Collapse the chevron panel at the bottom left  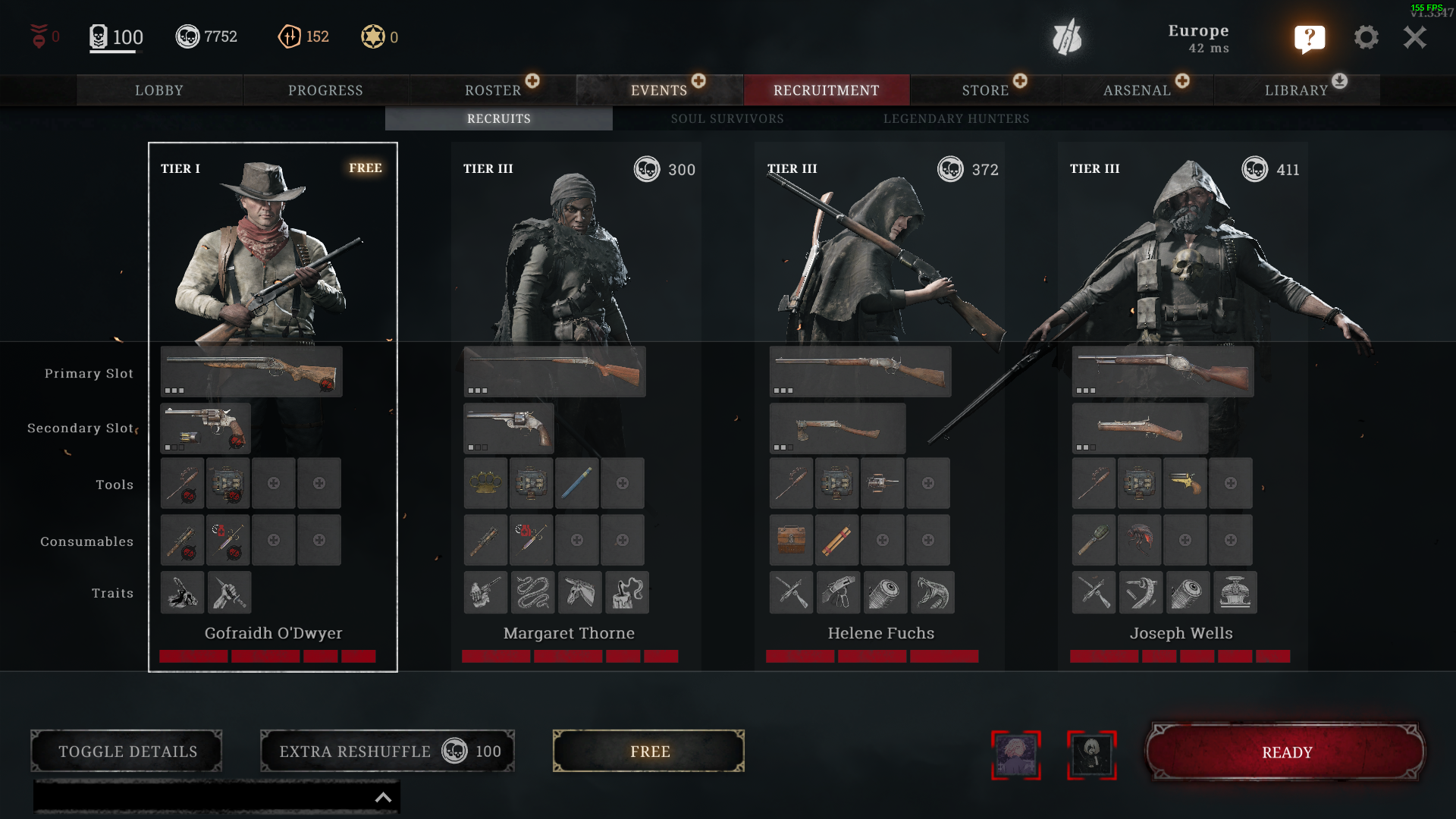click(382, 797)
